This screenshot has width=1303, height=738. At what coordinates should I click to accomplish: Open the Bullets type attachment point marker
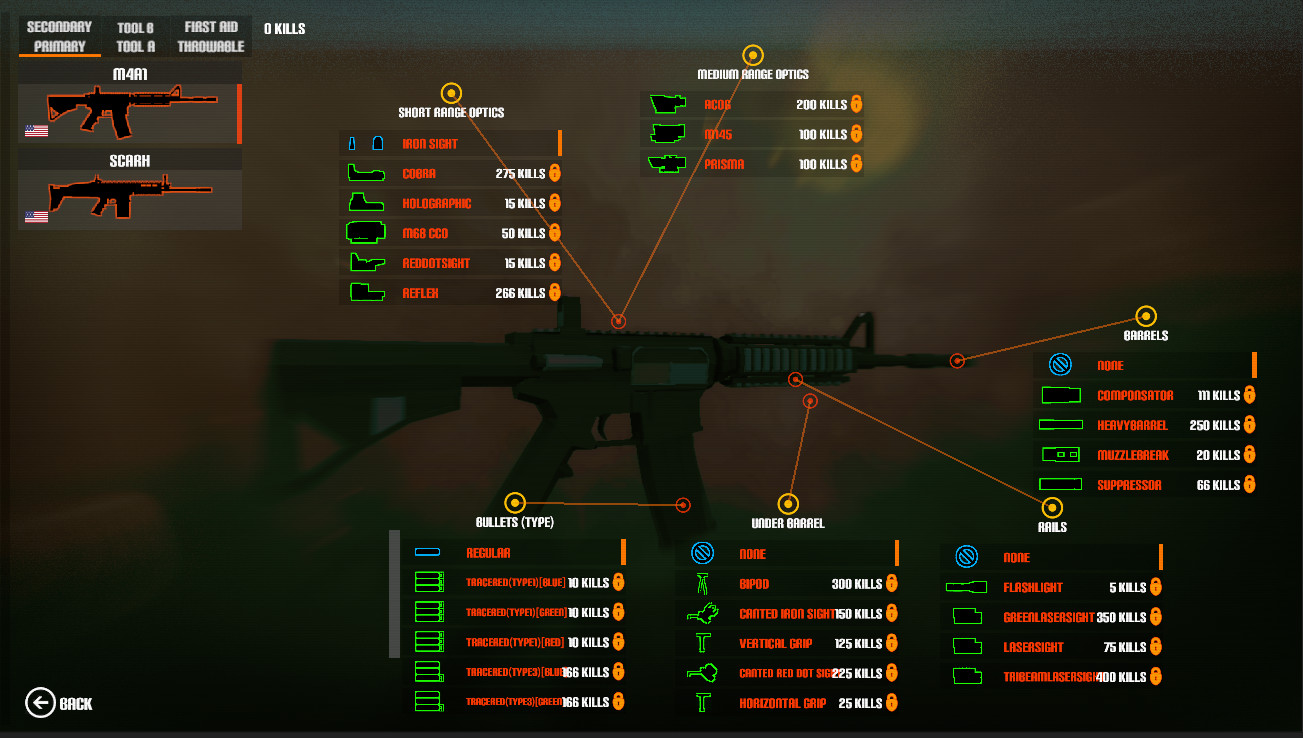[517, 502]
